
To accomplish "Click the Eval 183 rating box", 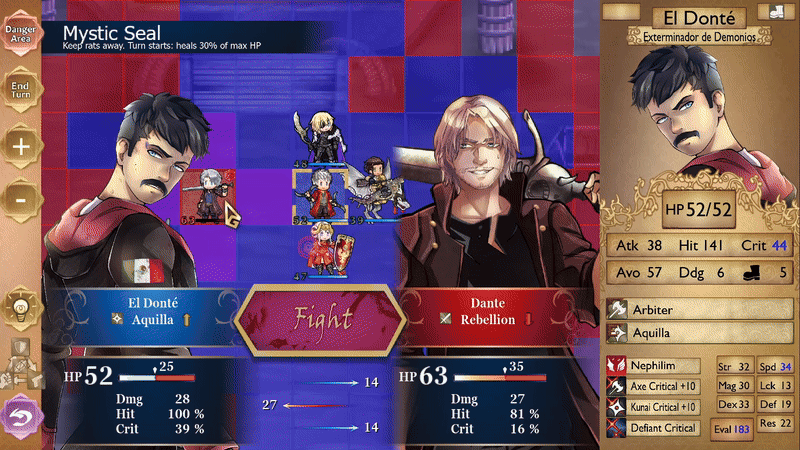I will pyautogui.click(x=730, y=428).
